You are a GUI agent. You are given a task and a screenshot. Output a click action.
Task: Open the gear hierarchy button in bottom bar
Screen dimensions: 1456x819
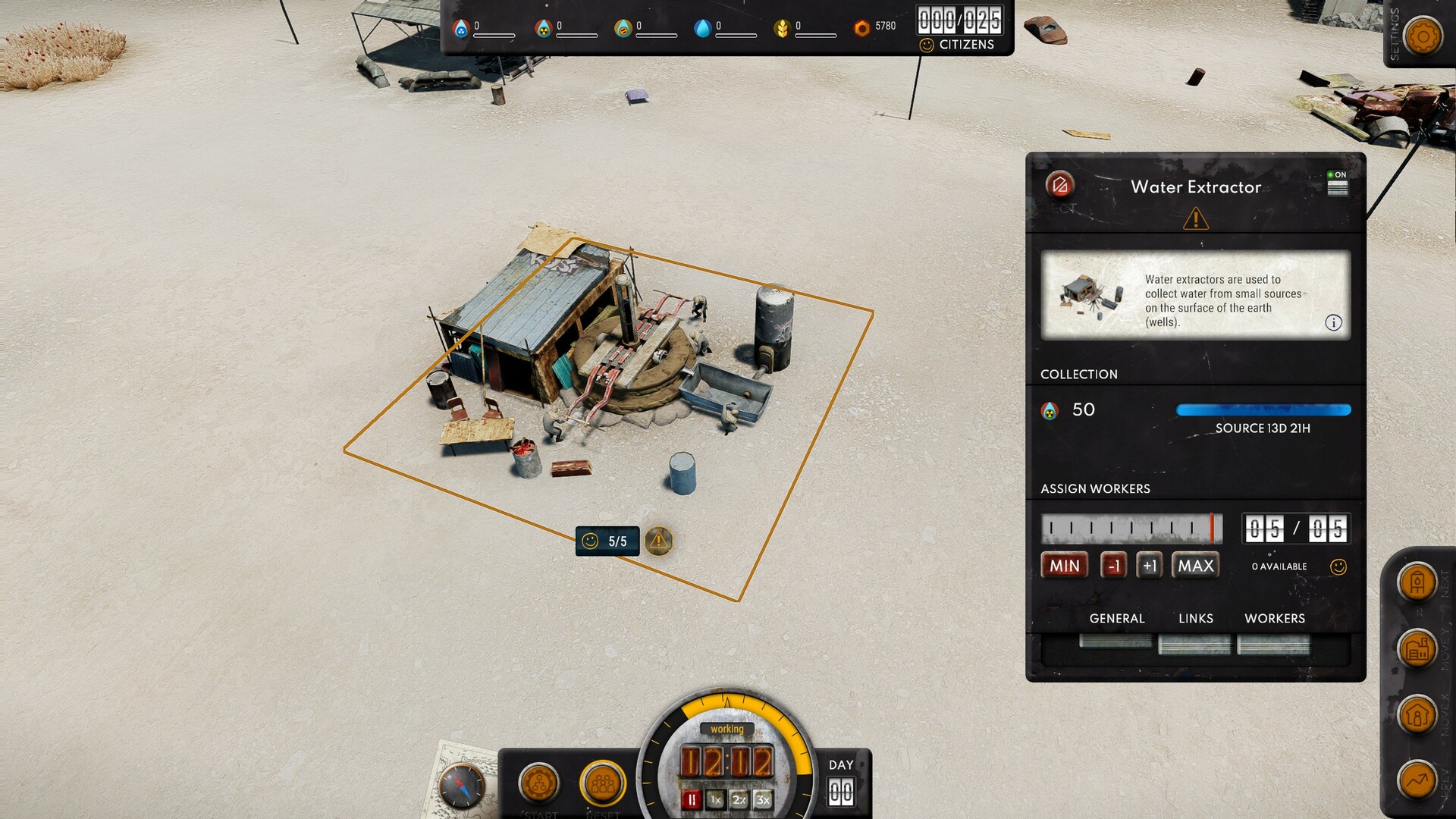point(539,783)
